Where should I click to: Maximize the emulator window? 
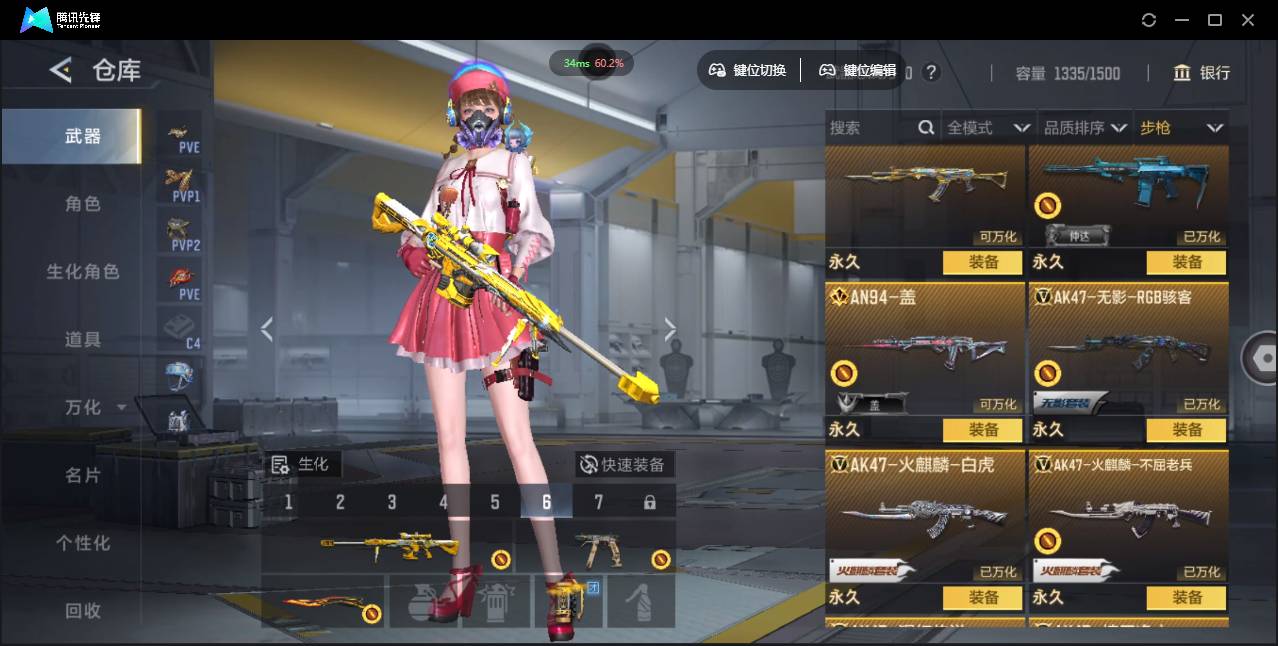coord(1215,20)
